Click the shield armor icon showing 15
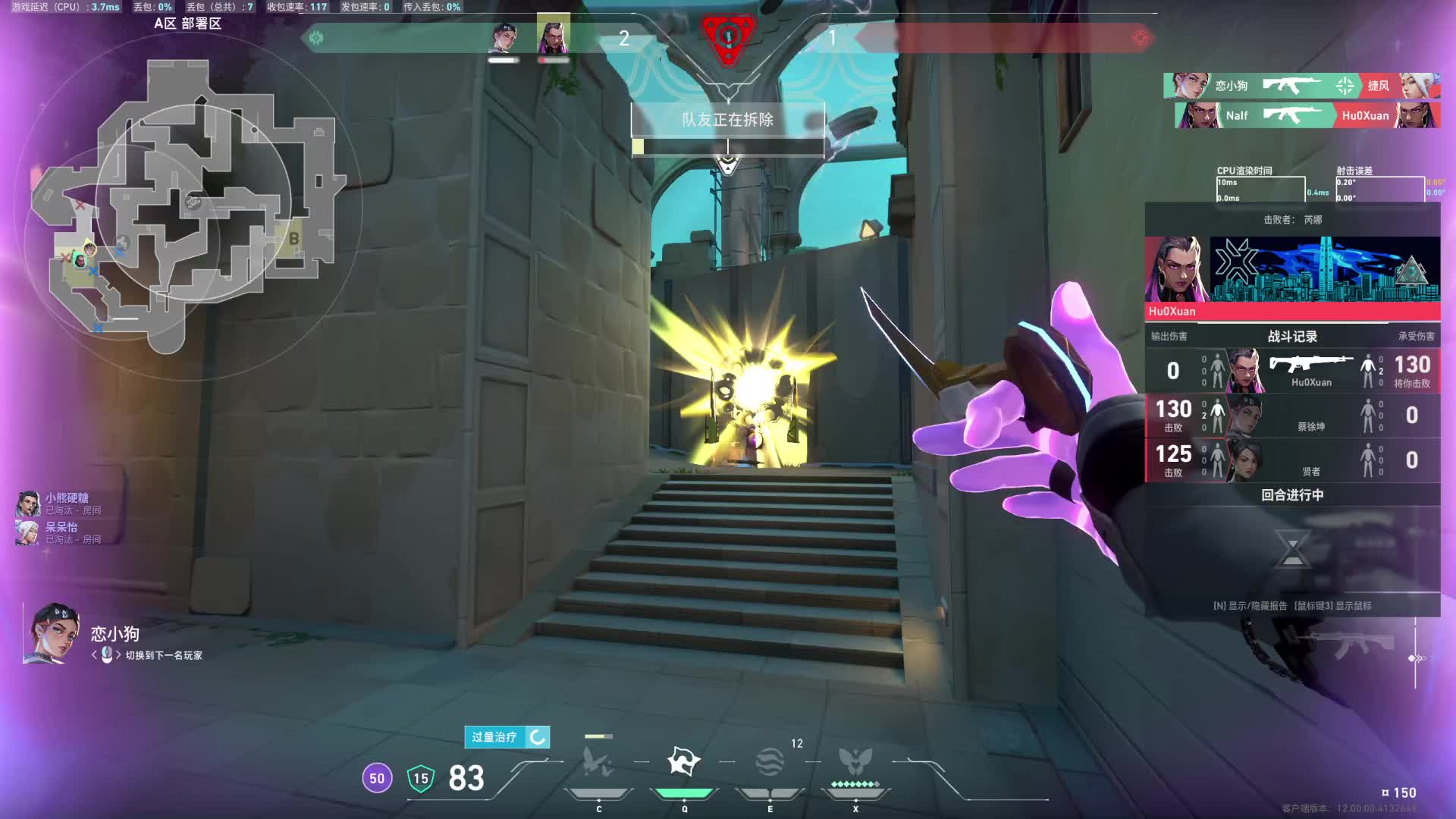This screenshot has width=1456, height=819. click(421, 779)
